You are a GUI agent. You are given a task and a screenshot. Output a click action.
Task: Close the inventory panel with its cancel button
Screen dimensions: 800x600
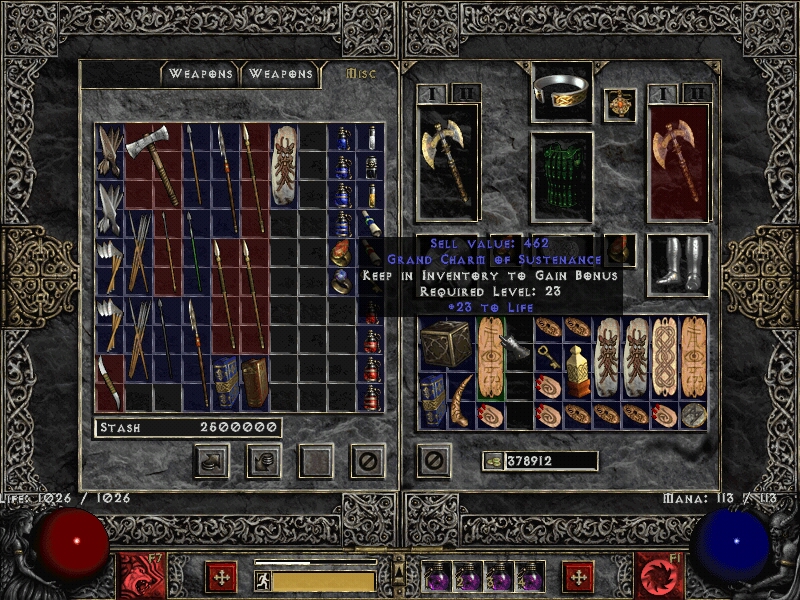tap(433, 460)
